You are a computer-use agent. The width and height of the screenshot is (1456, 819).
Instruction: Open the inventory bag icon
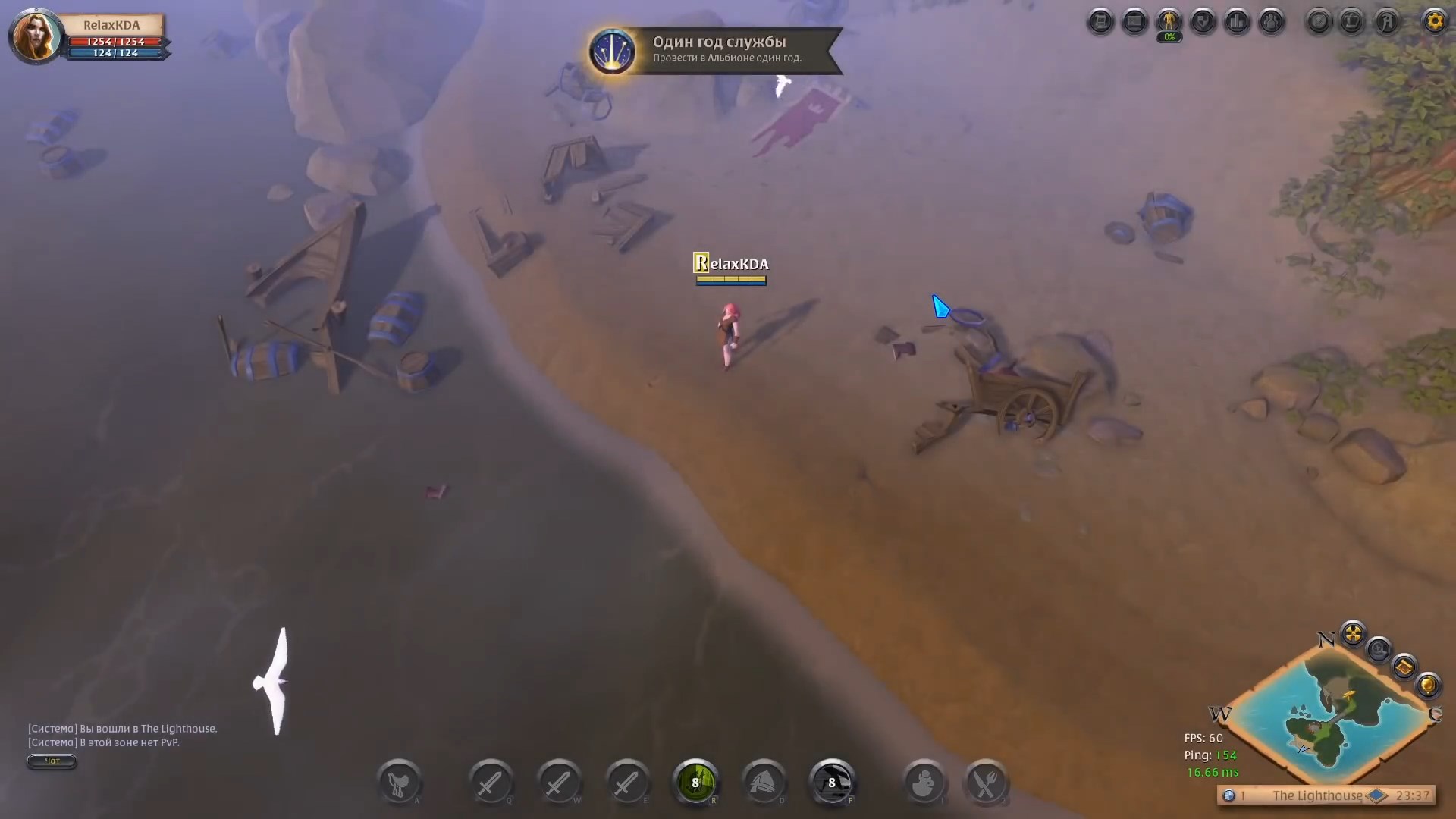1101,21
